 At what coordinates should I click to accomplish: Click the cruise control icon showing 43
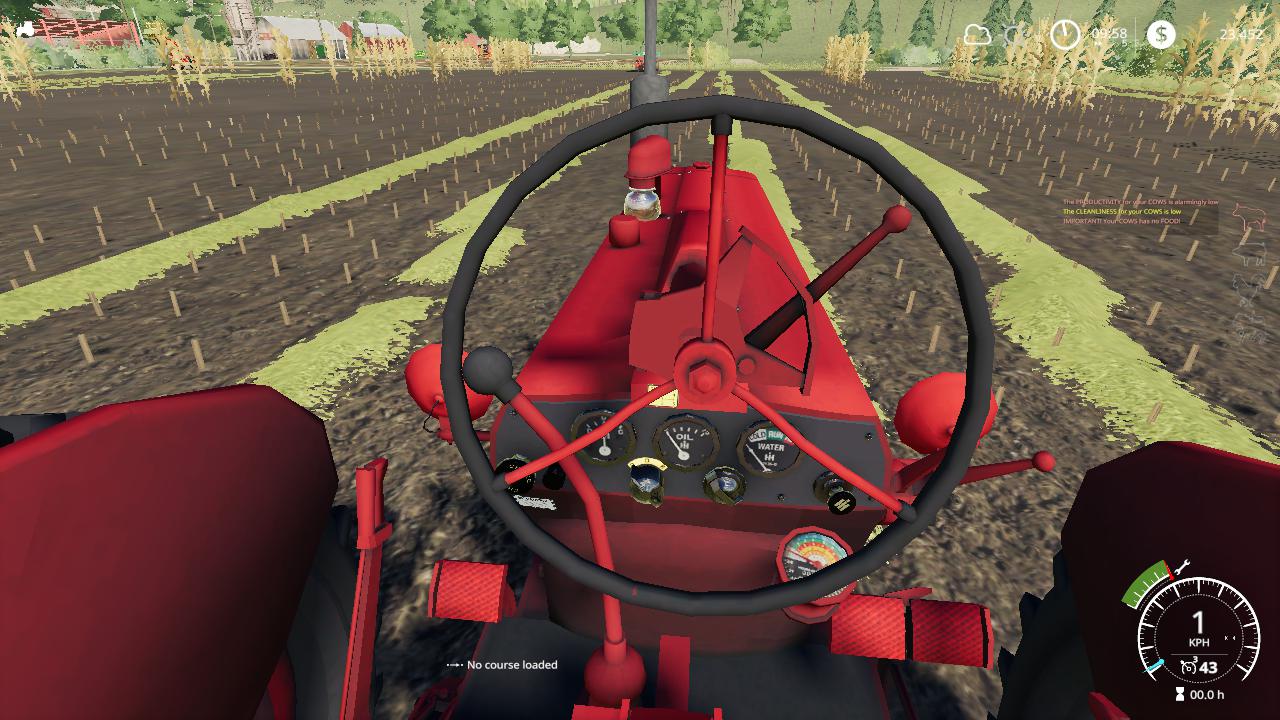[1197, 665]
